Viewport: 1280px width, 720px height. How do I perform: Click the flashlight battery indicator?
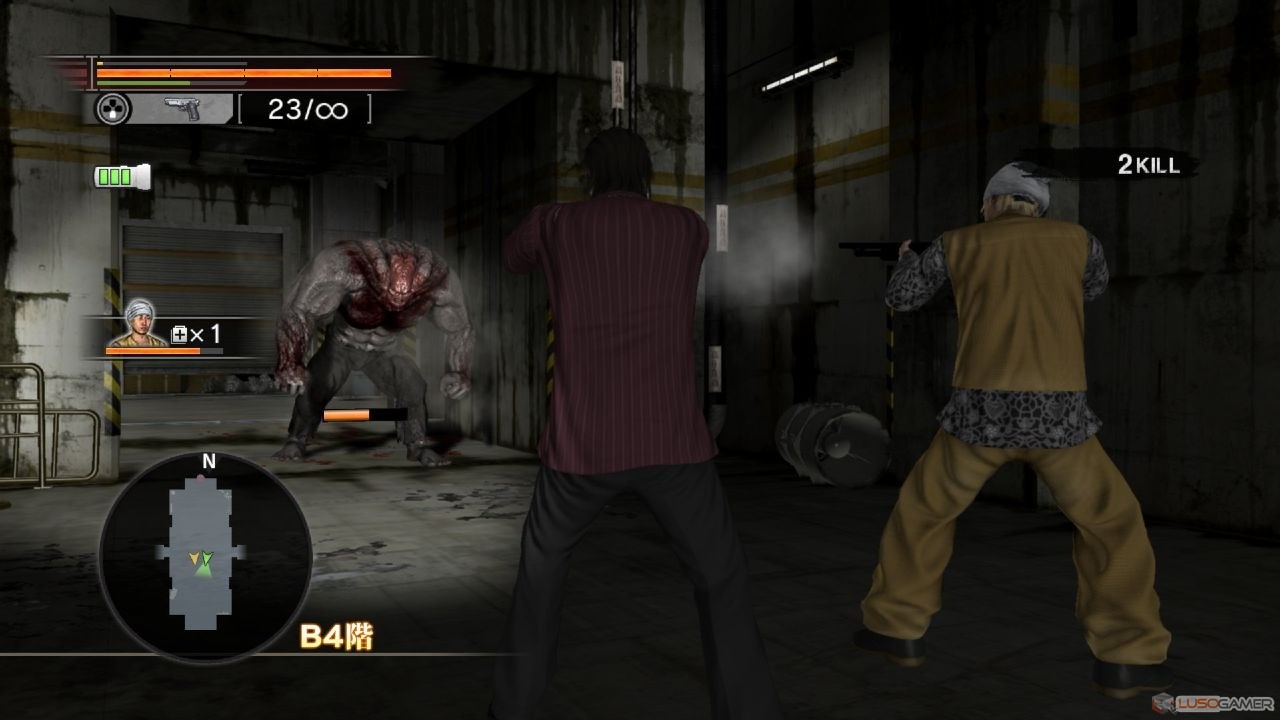(x=121, y=177)
